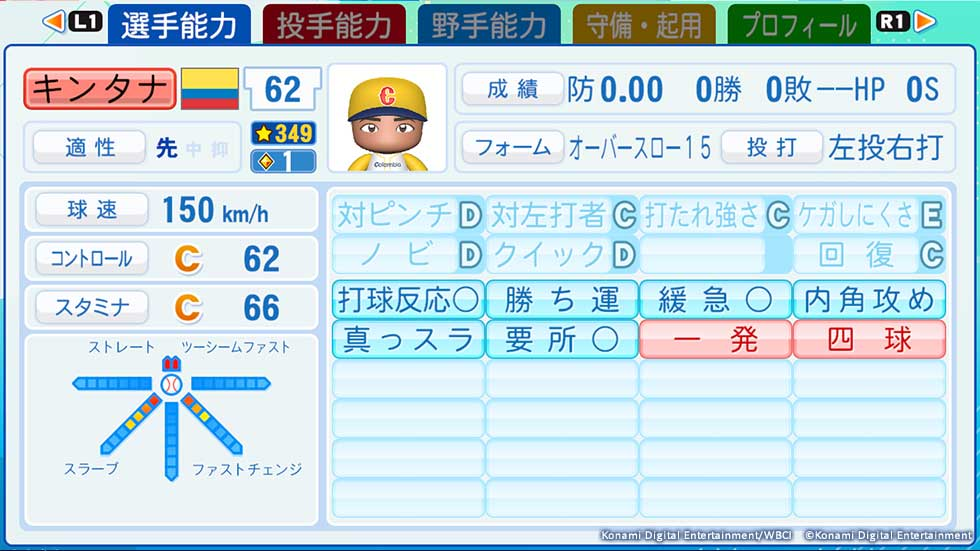Select the 打球反応○ special ability
The image size is (980, 551).
[408, 299]
